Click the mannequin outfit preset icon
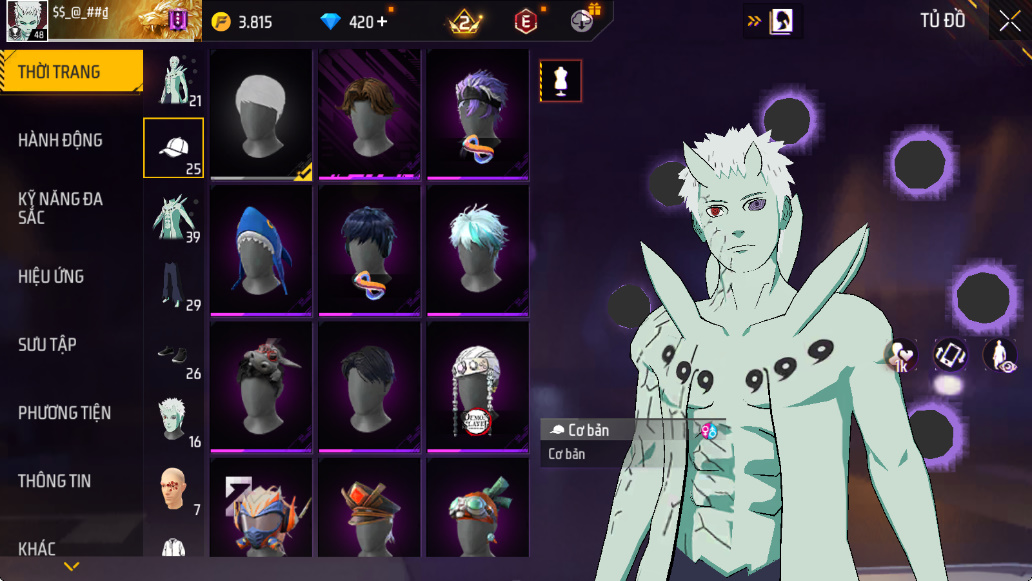The width and height of the screenshot is (1032, 581). coord(561,81)
